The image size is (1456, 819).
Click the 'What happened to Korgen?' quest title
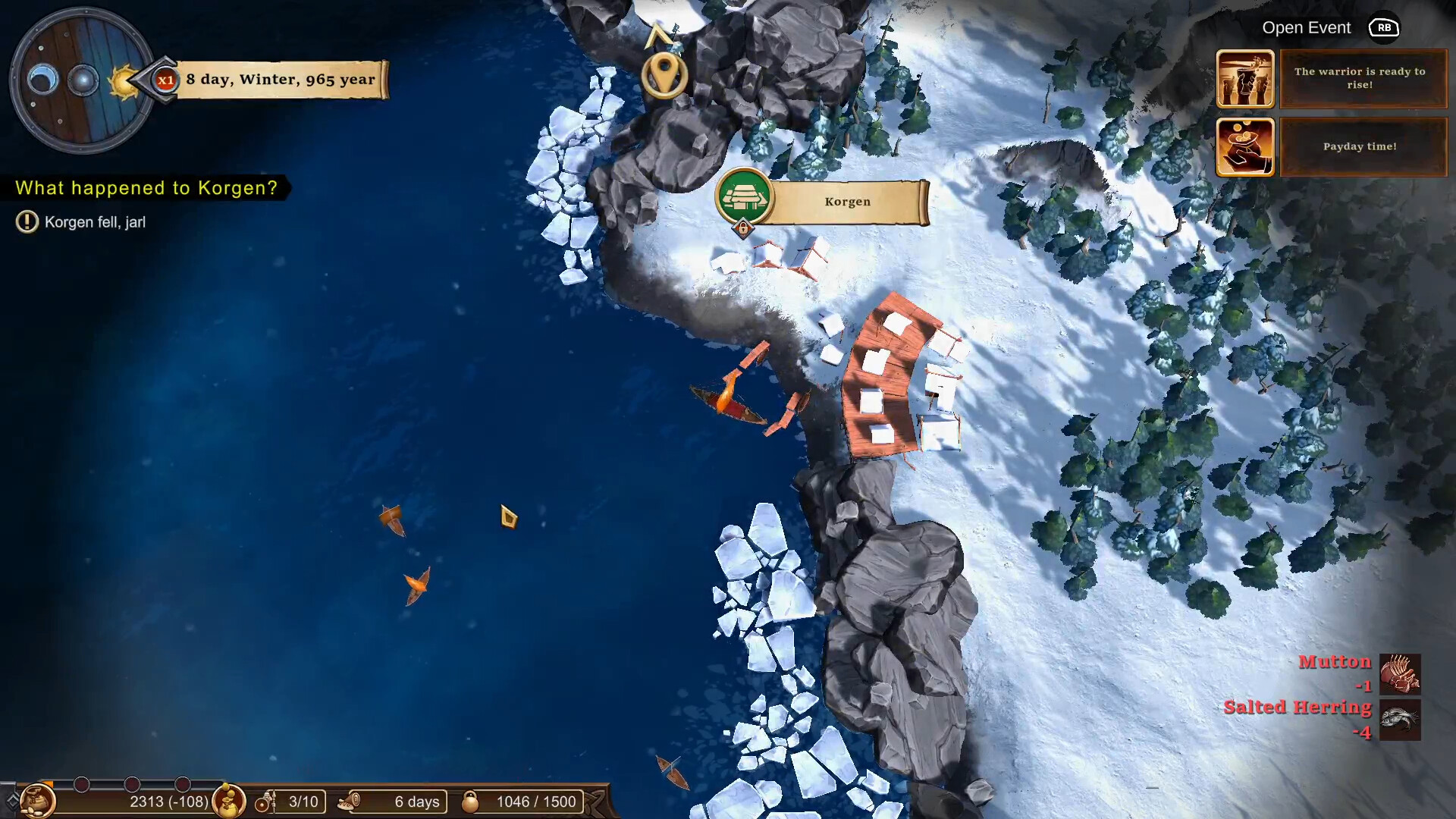146,188
